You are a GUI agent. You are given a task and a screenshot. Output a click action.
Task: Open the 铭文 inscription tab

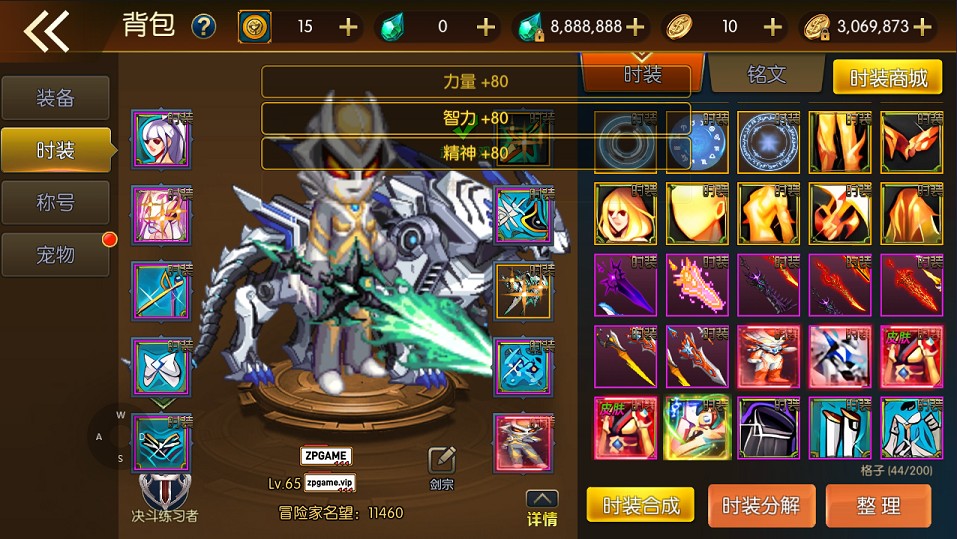click(x=766, y=75)
